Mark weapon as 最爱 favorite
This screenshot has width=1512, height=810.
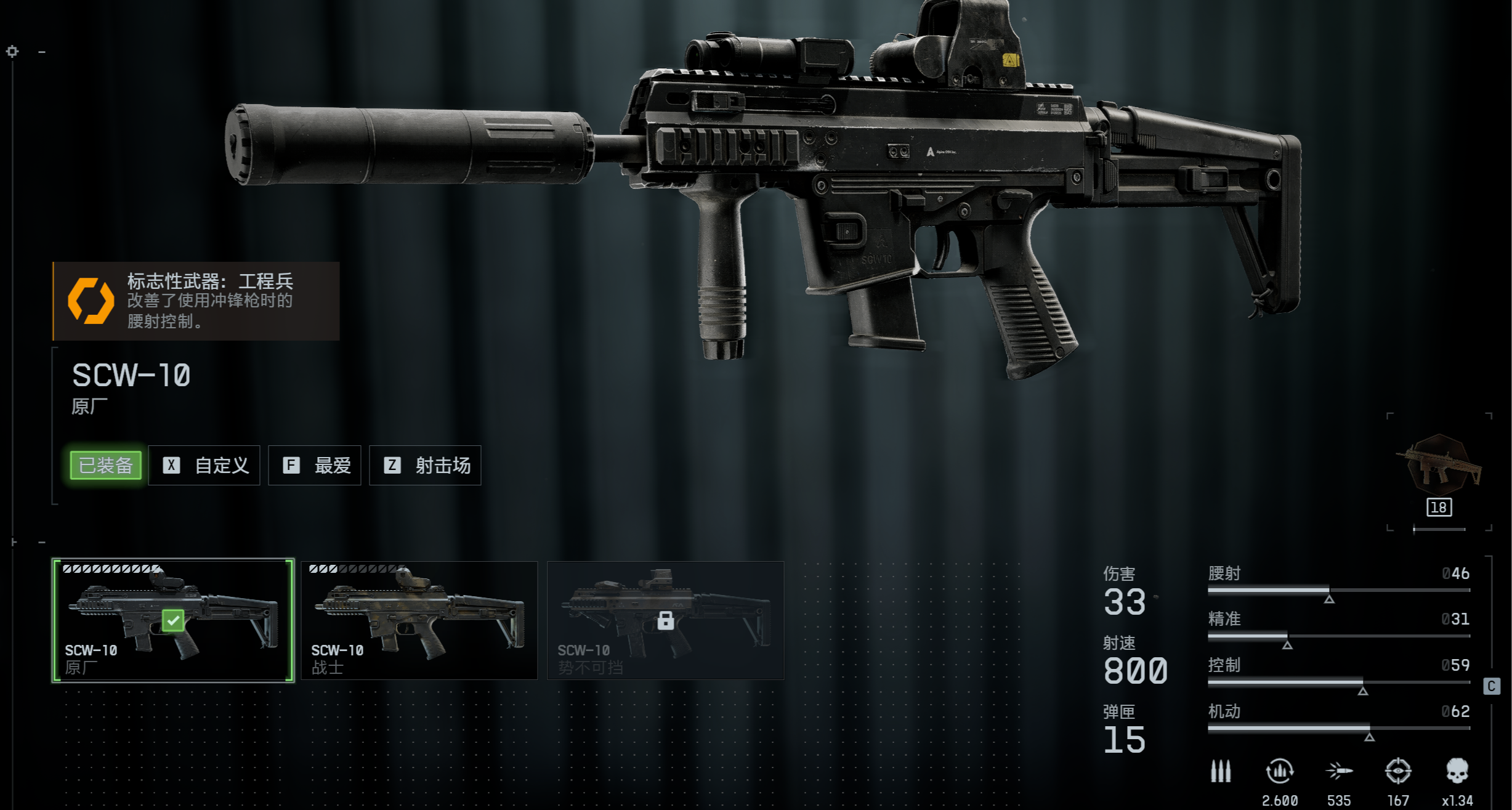[315, 465]
